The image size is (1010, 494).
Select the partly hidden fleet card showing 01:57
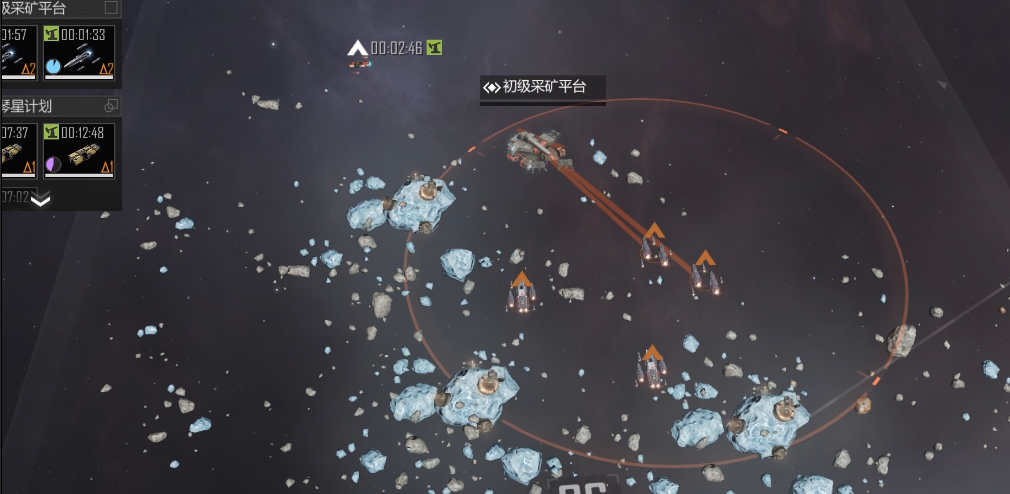pyautogui.click(x=18, y=53)
